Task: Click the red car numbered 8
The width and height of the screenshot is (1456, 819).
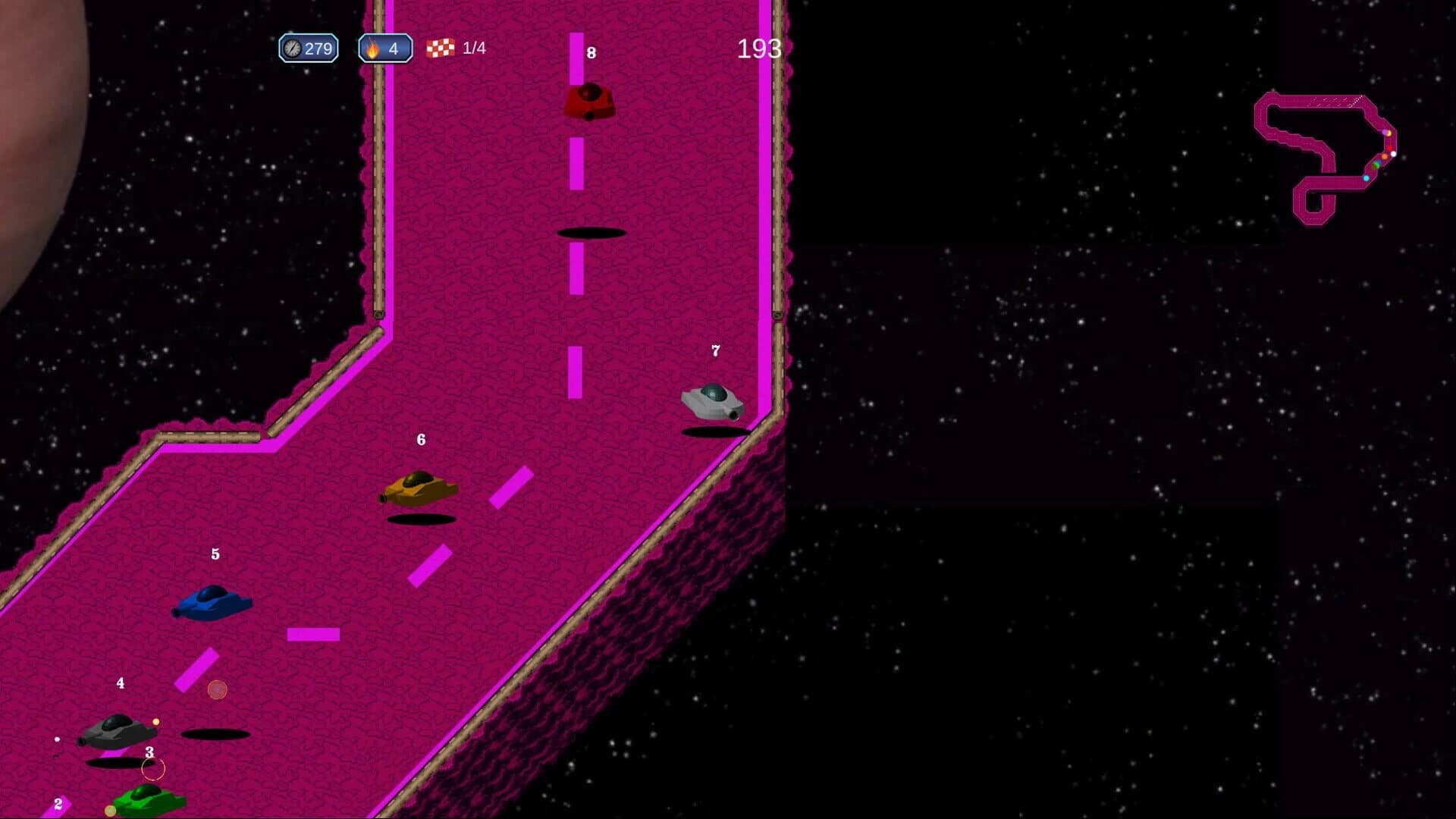Action: tap(590, 101)
